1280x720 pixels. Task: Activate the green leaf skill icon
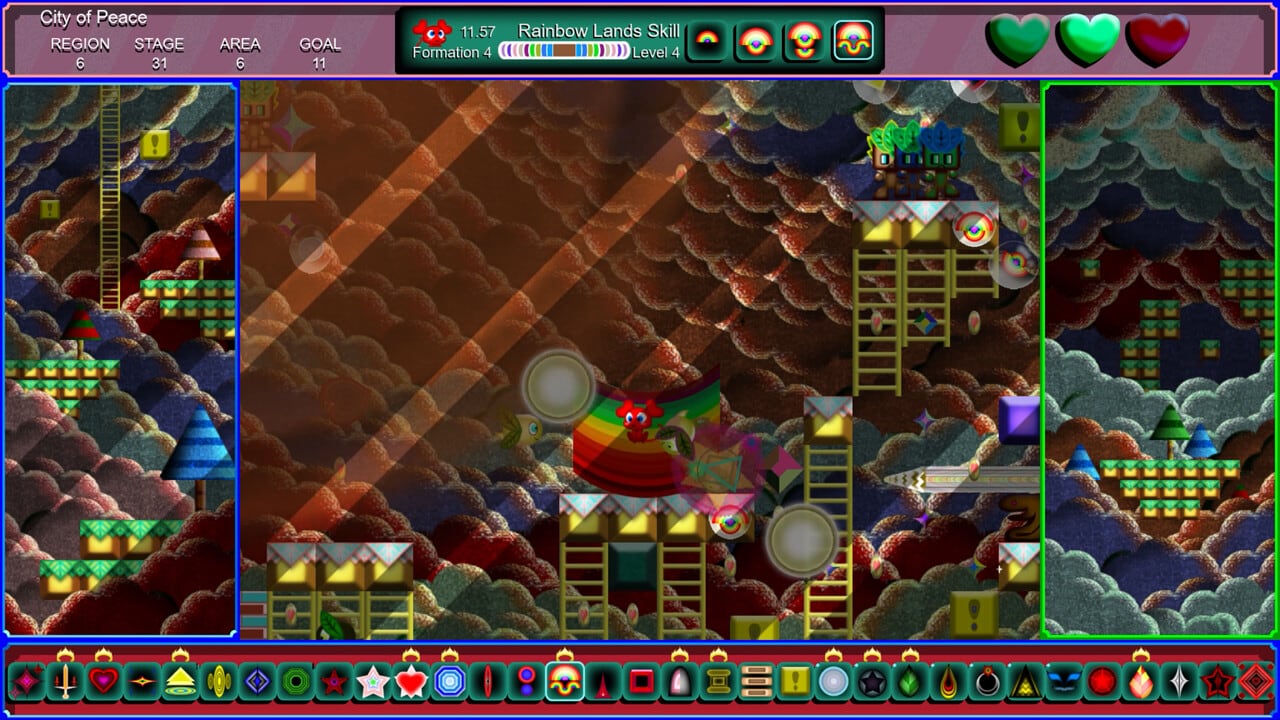910,682
